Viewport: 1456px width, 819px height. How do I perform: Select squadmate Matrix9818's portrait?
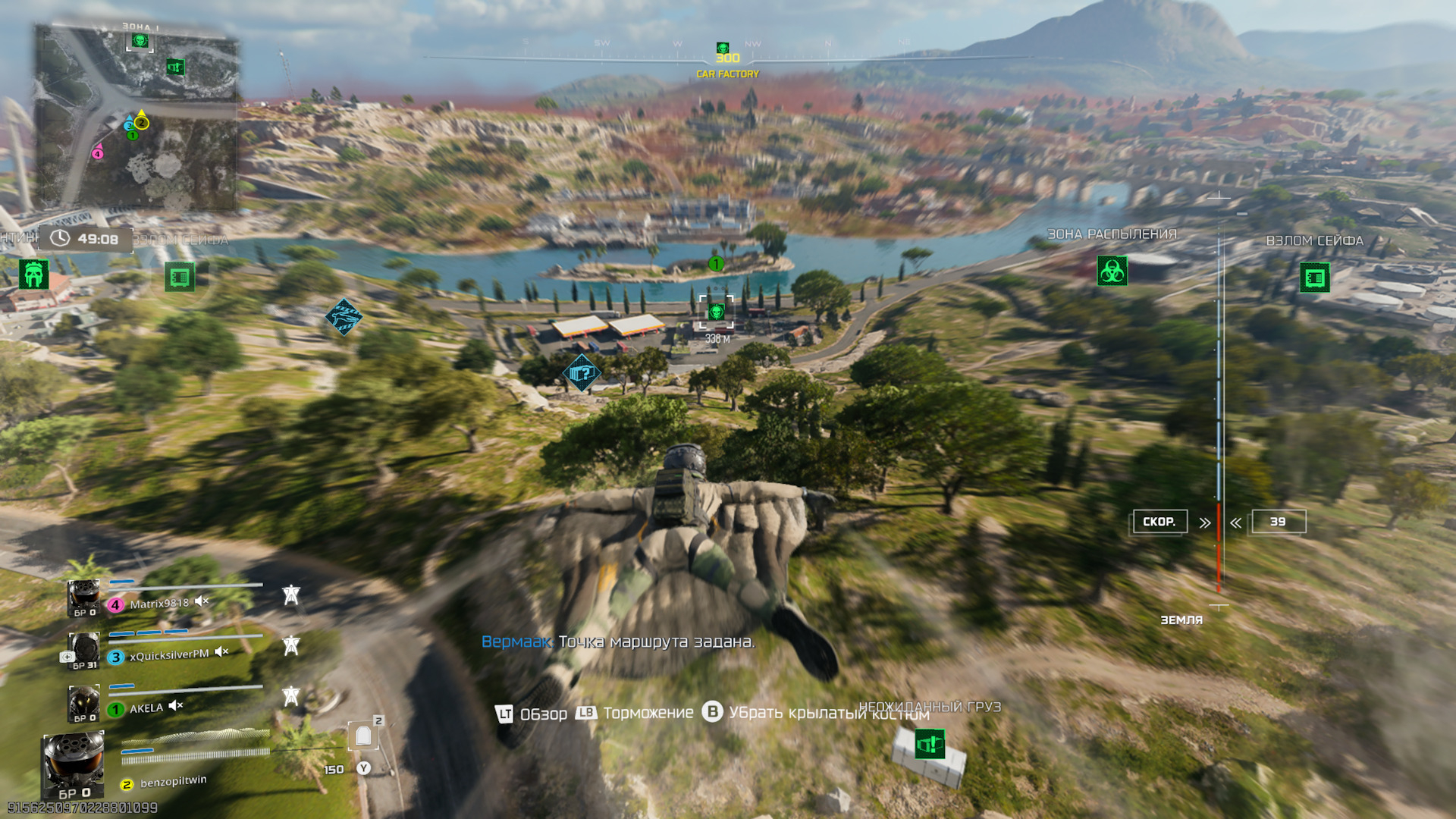coord(83,598)
